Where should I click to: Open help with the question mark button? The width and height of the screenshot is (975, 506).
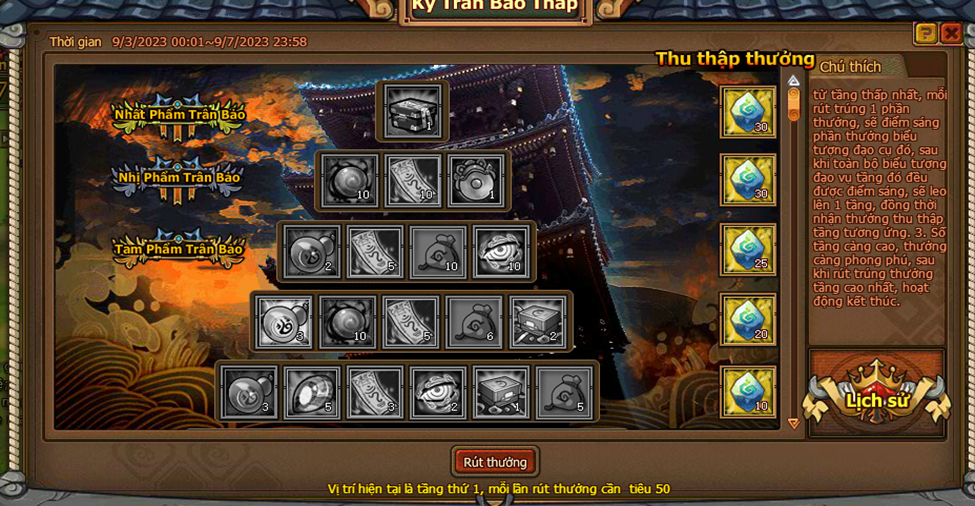[926, 34]
